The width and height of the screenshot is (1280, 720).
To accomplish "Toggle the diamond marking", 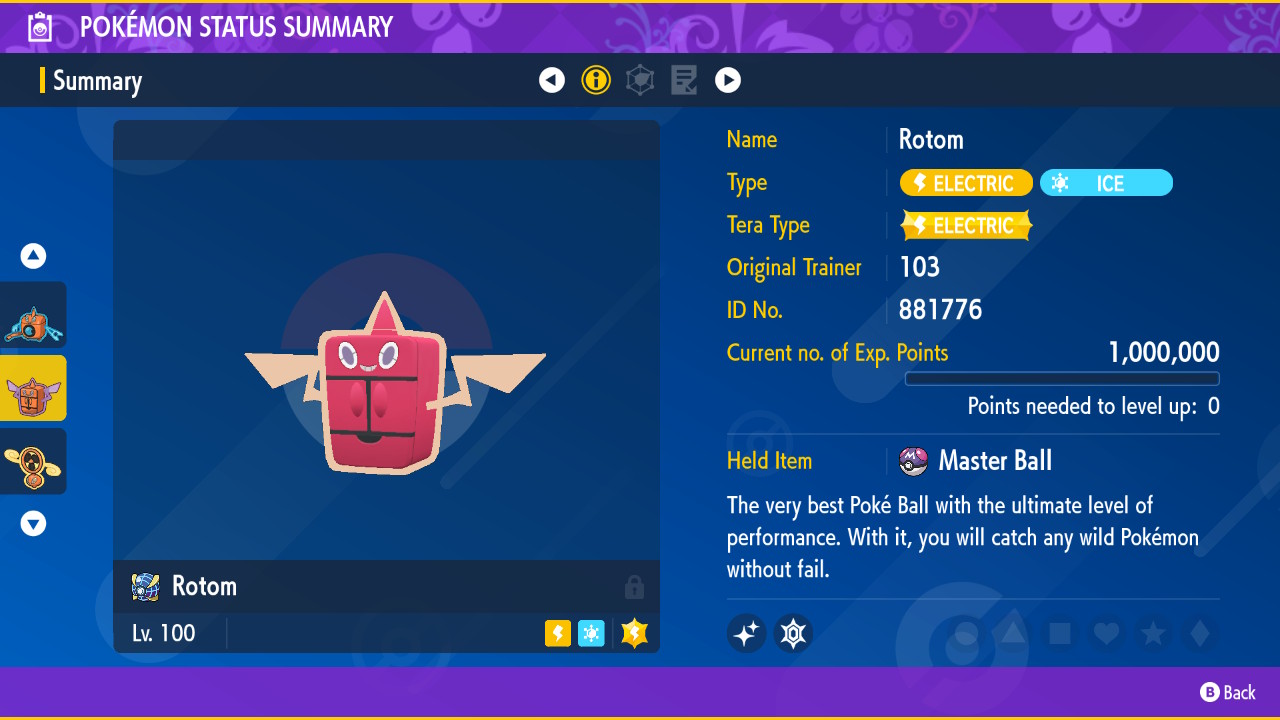I will (1198, 633).
